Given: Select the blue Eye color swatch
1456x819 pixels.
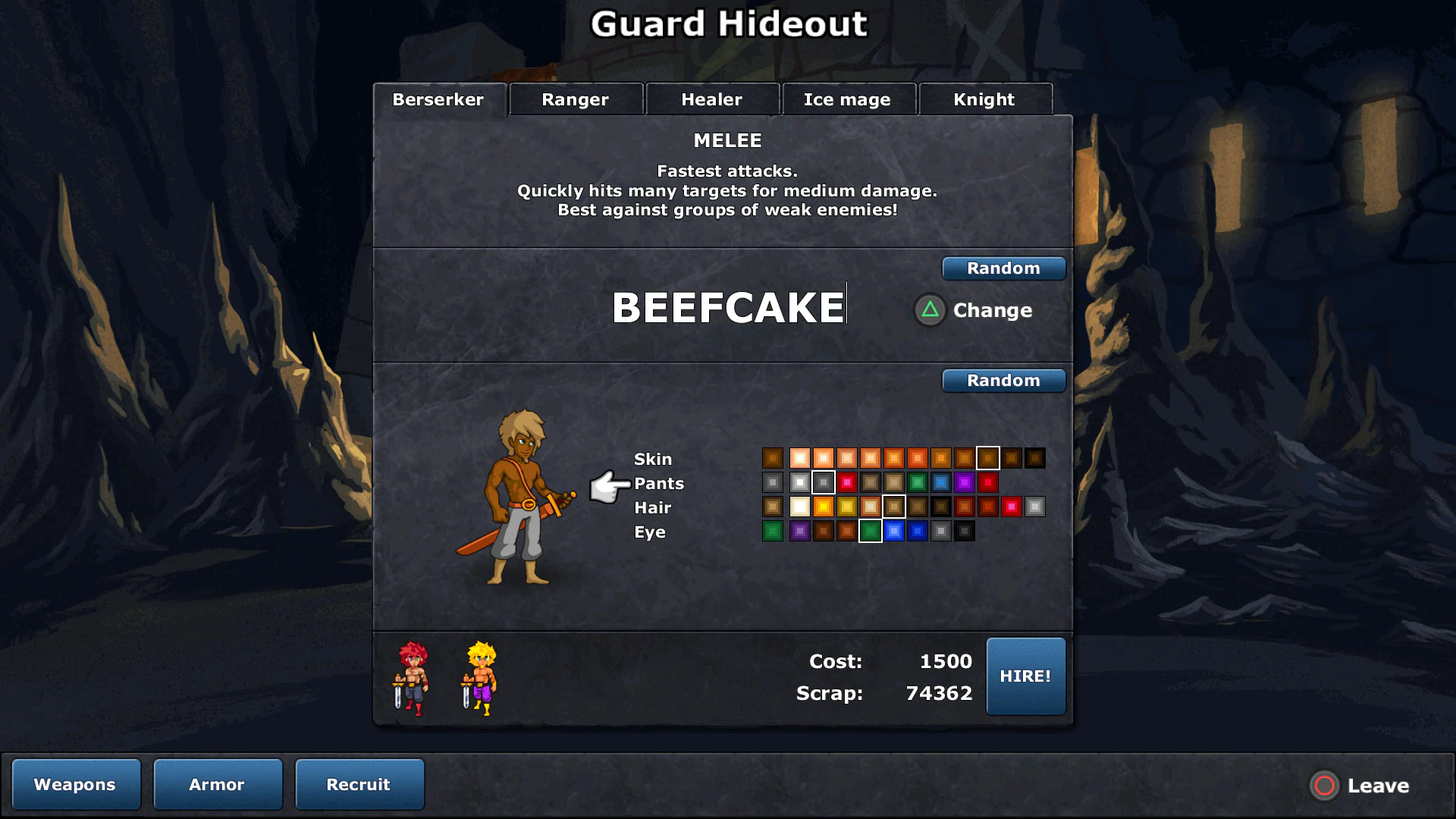Looking at the screenshot, I should click(893, 531).
